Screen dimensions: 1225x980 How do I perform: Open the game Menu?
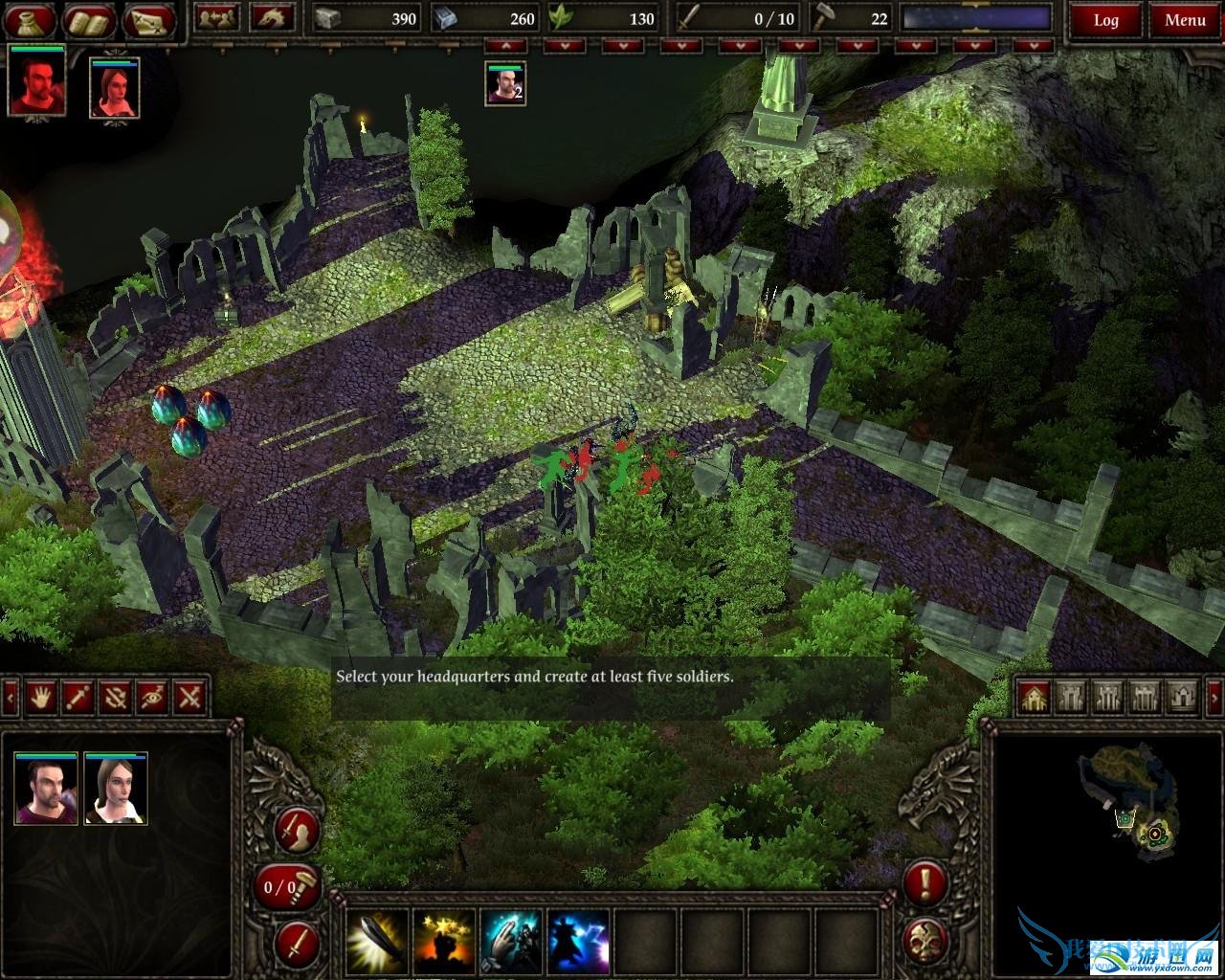click(1185, 20)
